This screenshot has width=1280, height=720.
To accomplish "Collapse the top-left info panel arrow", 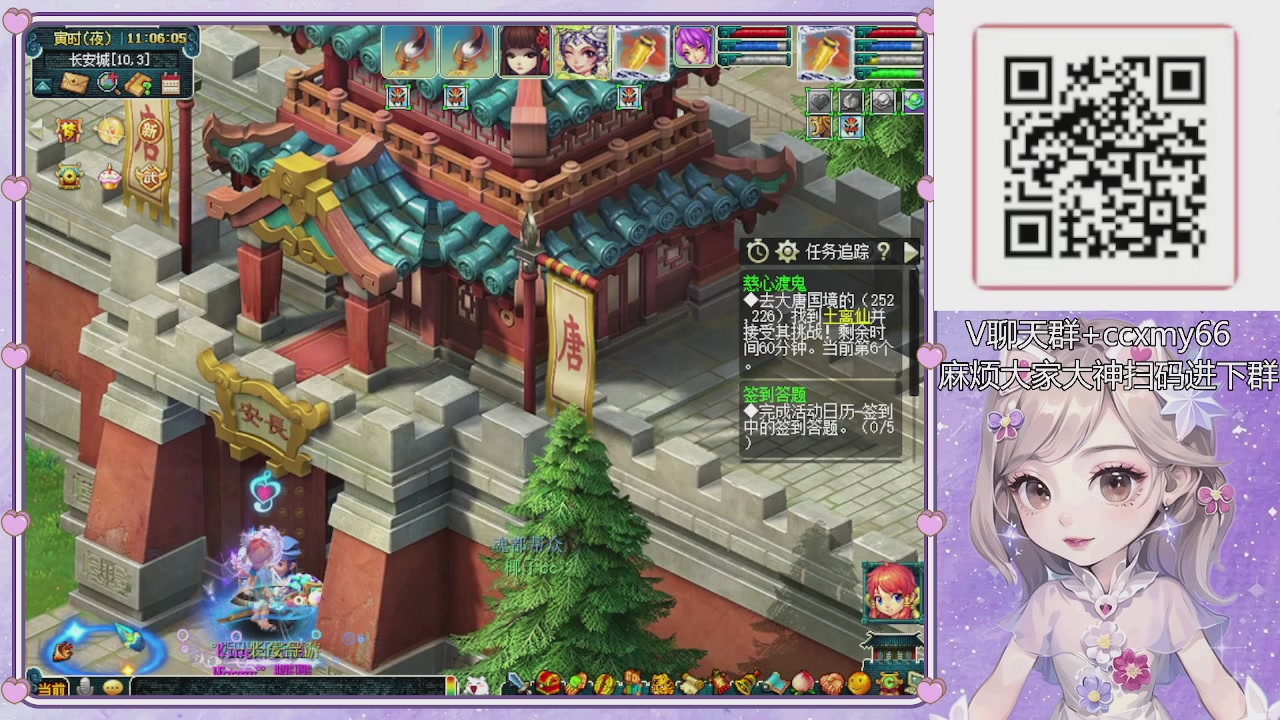I will pyautogui.click(x=42, y=85).
